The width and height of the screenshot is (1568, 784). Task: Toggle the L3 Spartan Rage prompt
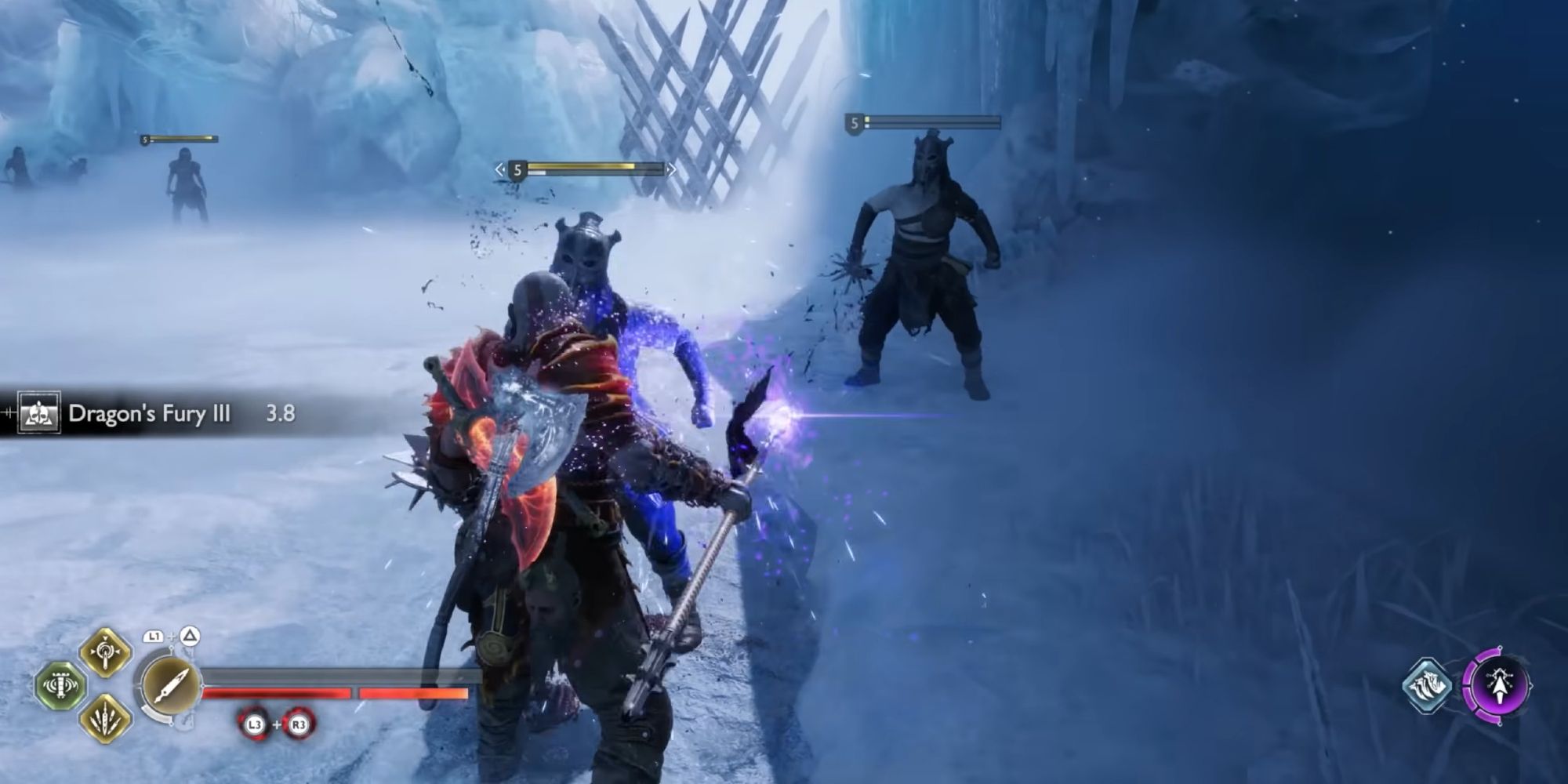[x=255, y=724]
